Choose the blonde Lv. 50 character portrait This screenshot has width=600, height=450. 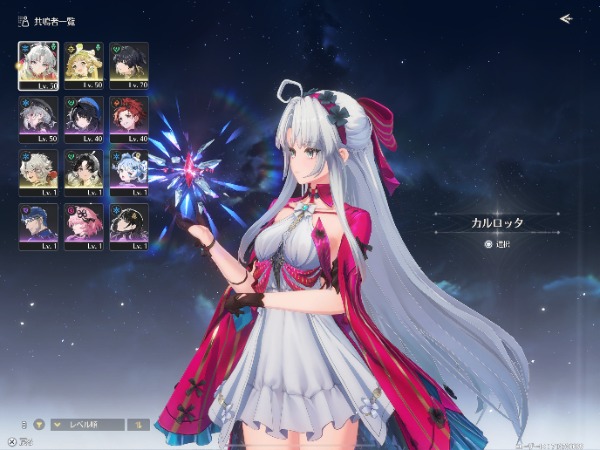click(x=84, y=64)
